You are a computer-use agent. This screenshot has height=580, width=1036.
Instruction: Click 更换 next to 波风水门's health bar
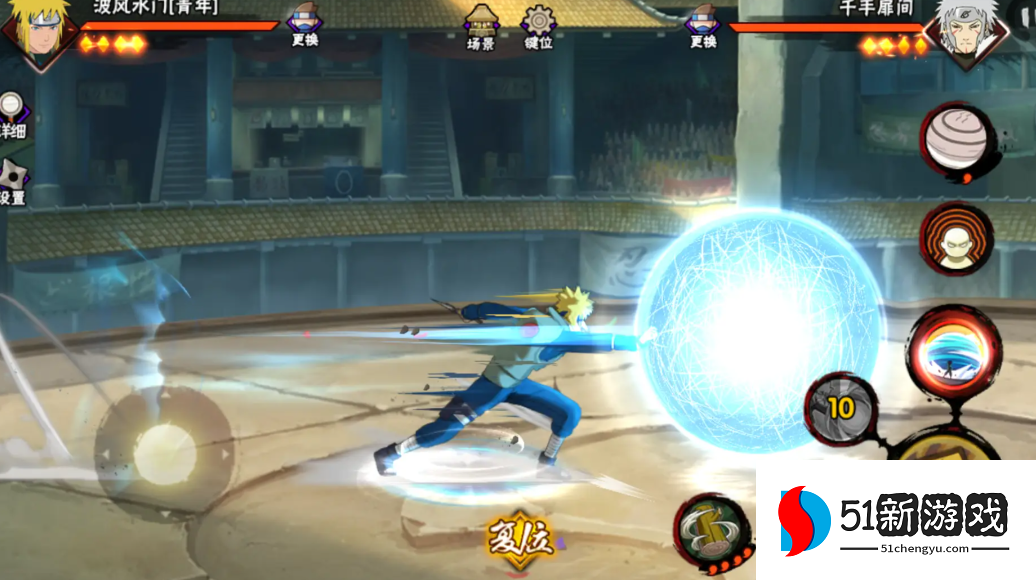tap(305, 27)
